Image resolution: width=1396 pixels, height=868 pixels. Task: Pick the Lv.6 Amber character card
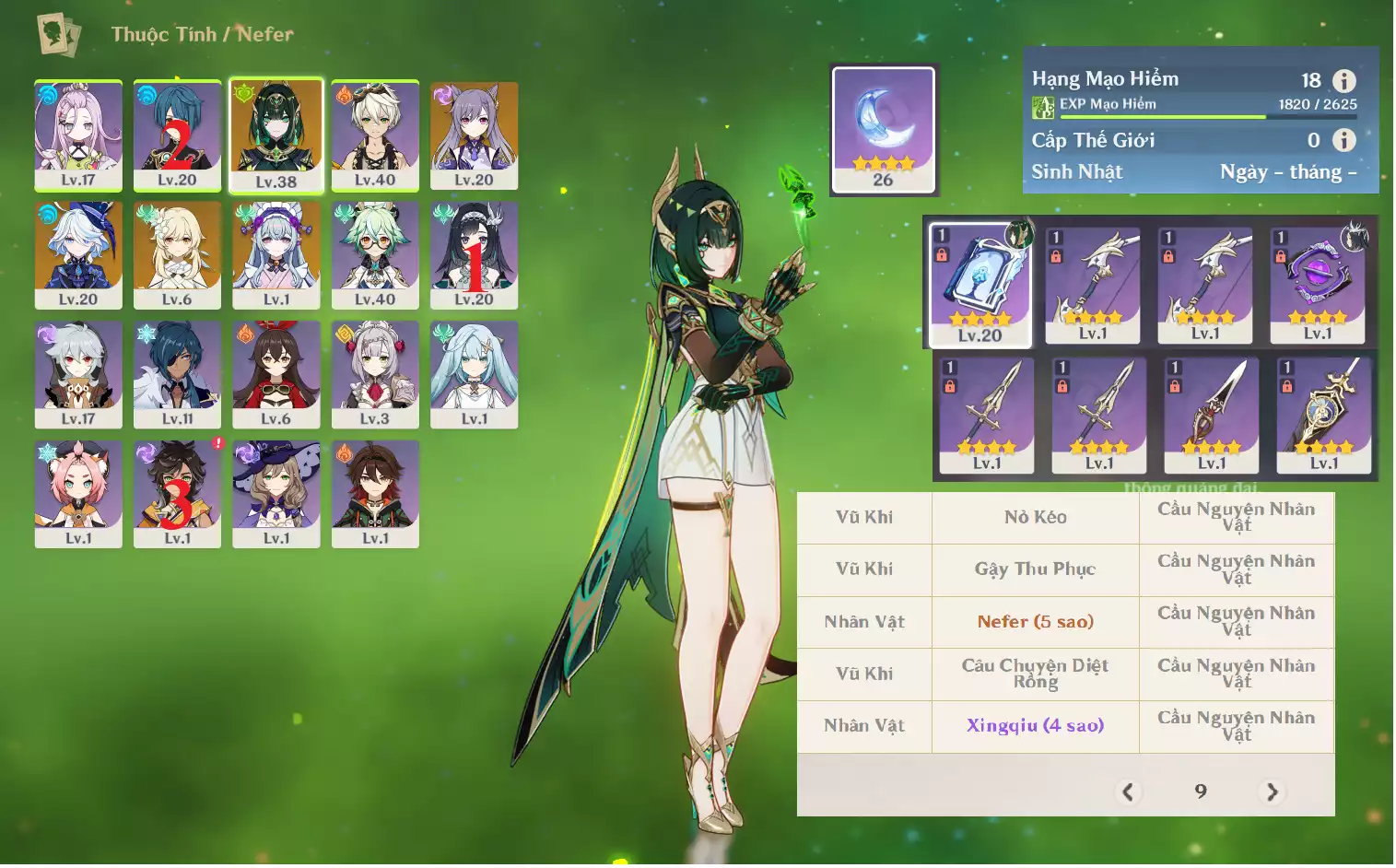276,374
